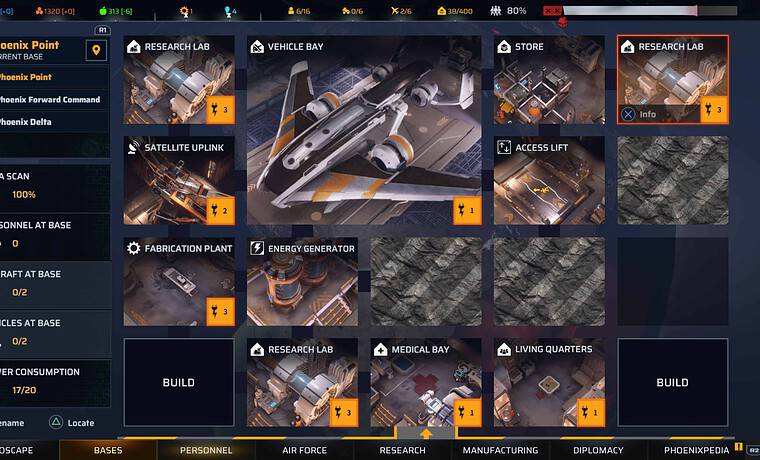This screenshot has height=460, width=760.
Task: Click the base location pin icon
Action: point(96,51)
